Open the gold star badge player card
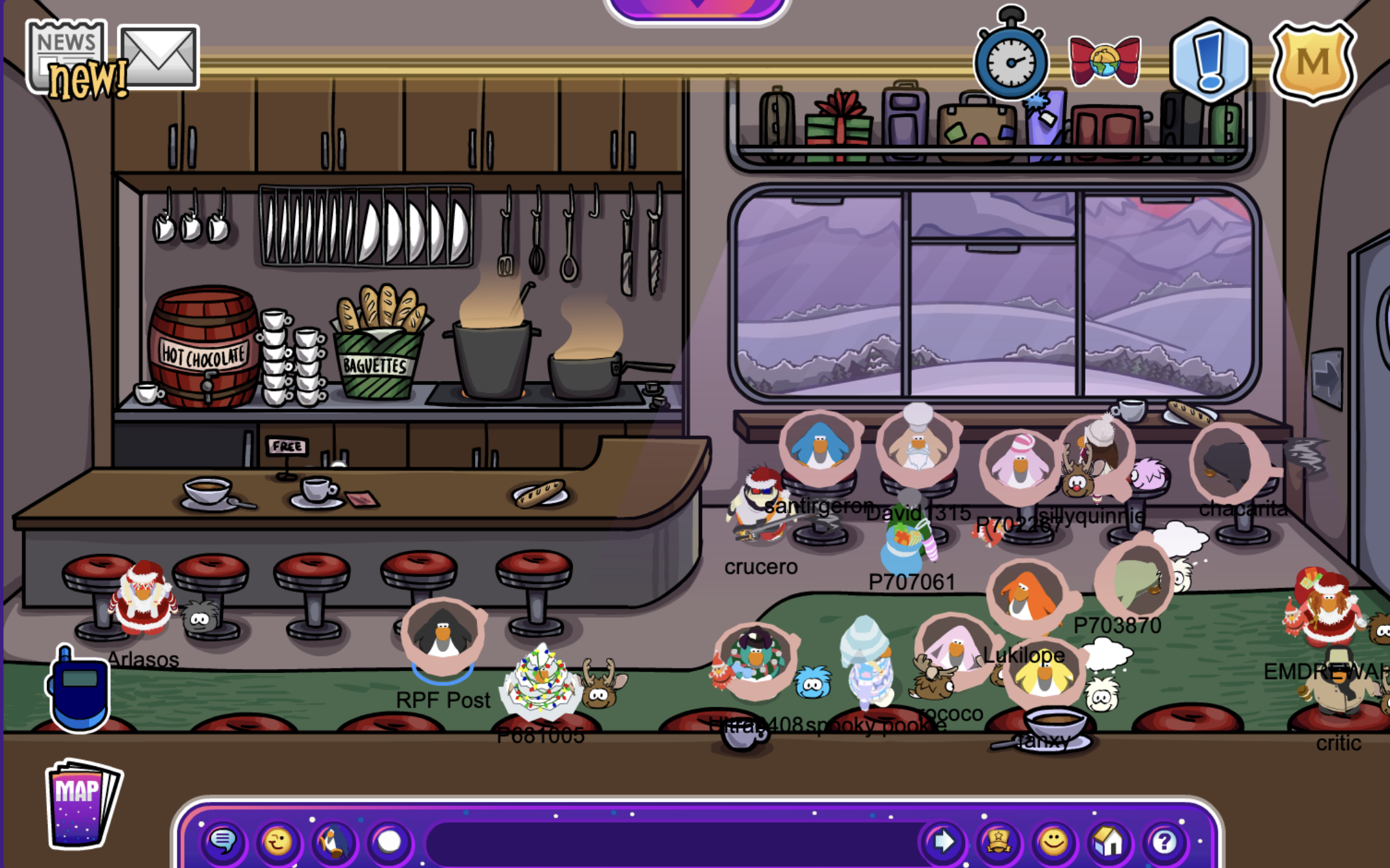1390x868 pixels. 998,842
